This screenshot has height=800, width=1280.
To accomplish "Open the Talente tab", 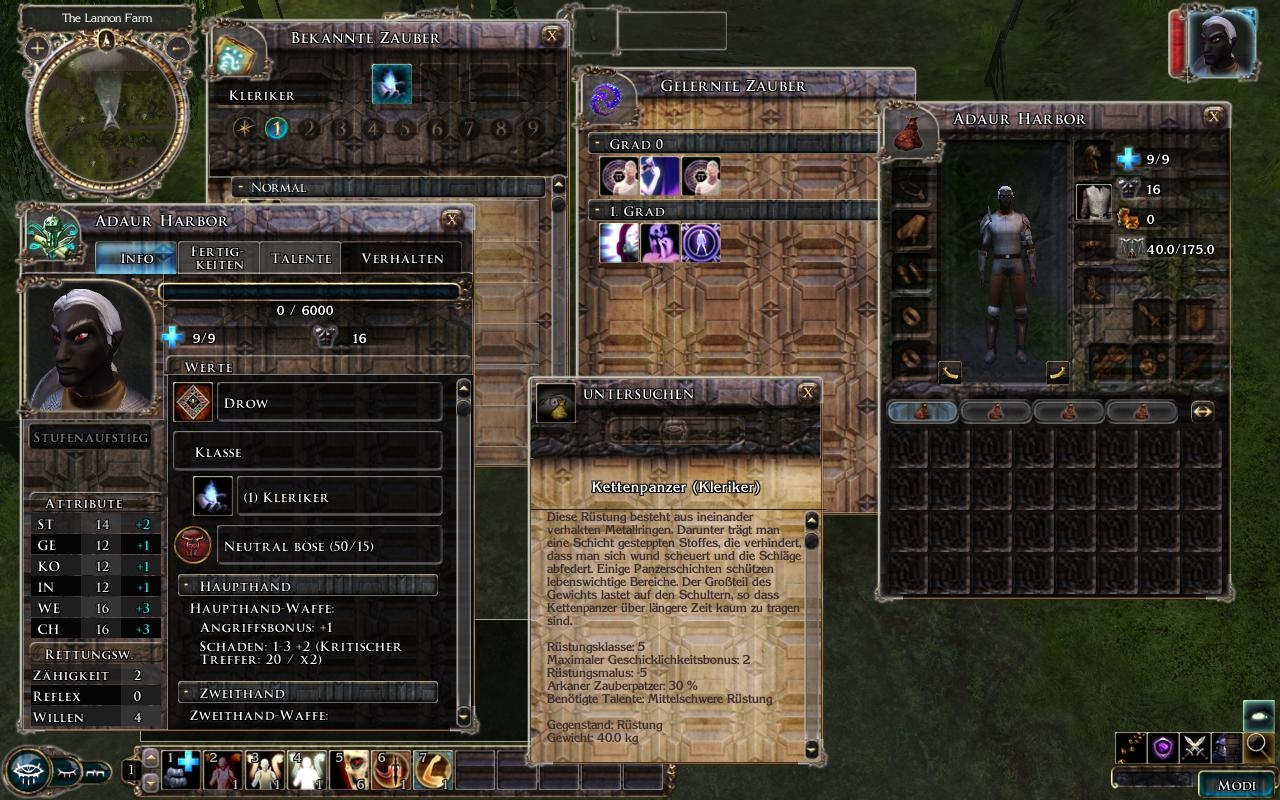I will (x=301, y=258).
